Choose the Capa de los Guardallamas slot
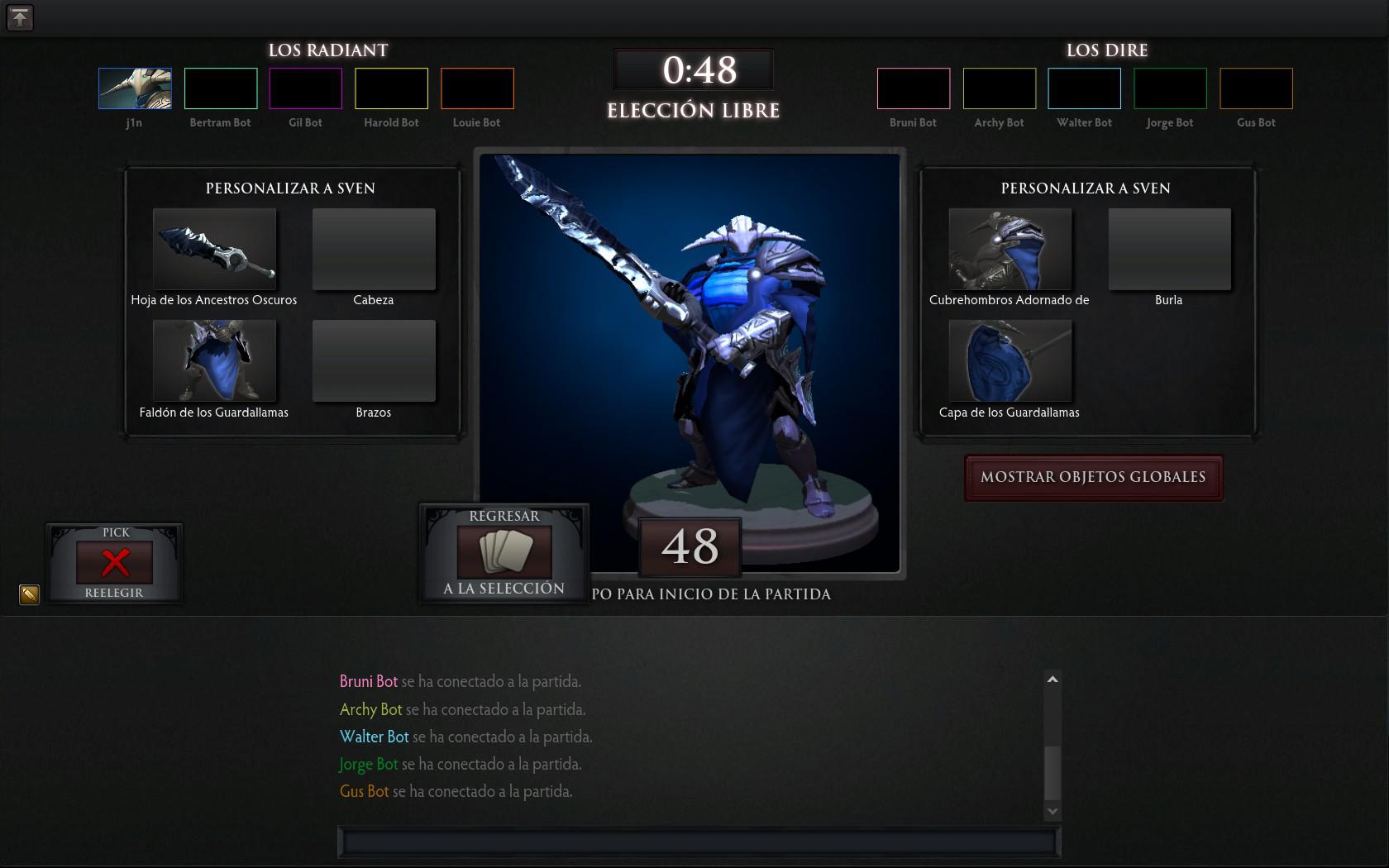The height and width of the screenshot is (868, 1389). [x=1010, y=360]
